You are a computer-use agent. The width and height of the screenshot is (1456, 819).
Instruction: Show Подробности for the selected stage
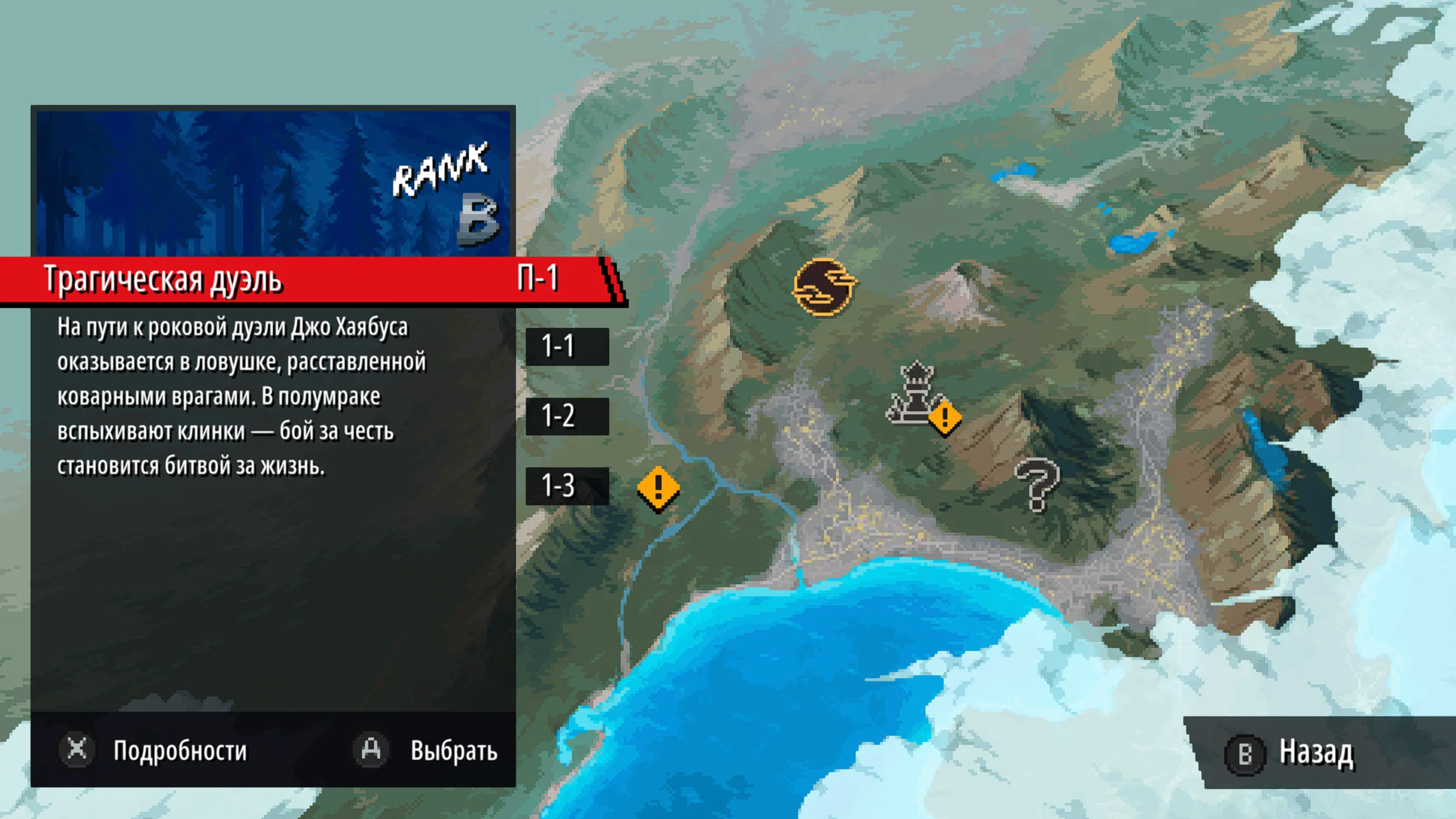(x=155, y=750)
